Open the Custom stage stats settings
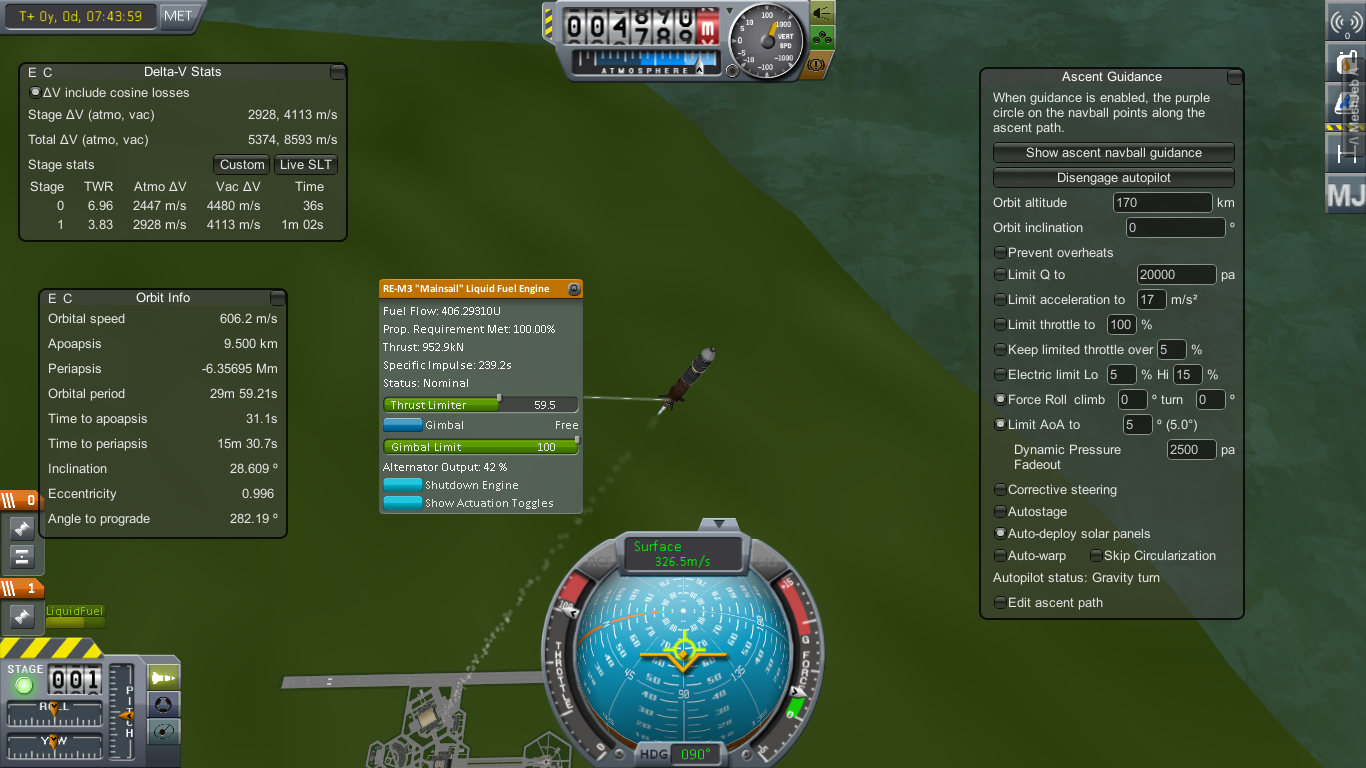The image size is (1366, 768). point(242,165)
